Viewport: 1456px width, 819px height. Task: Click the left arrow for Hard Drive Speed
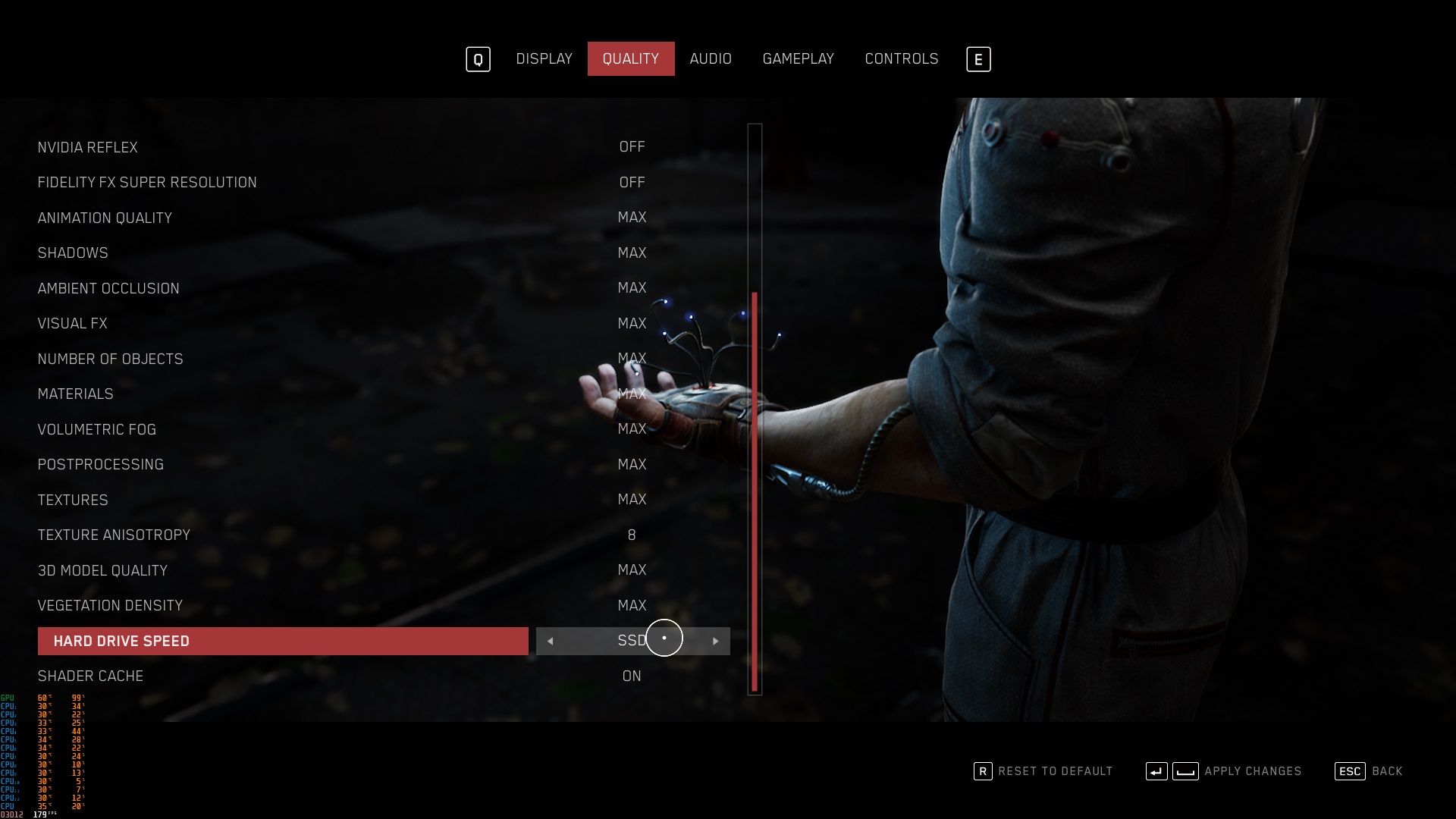[550, 642]
